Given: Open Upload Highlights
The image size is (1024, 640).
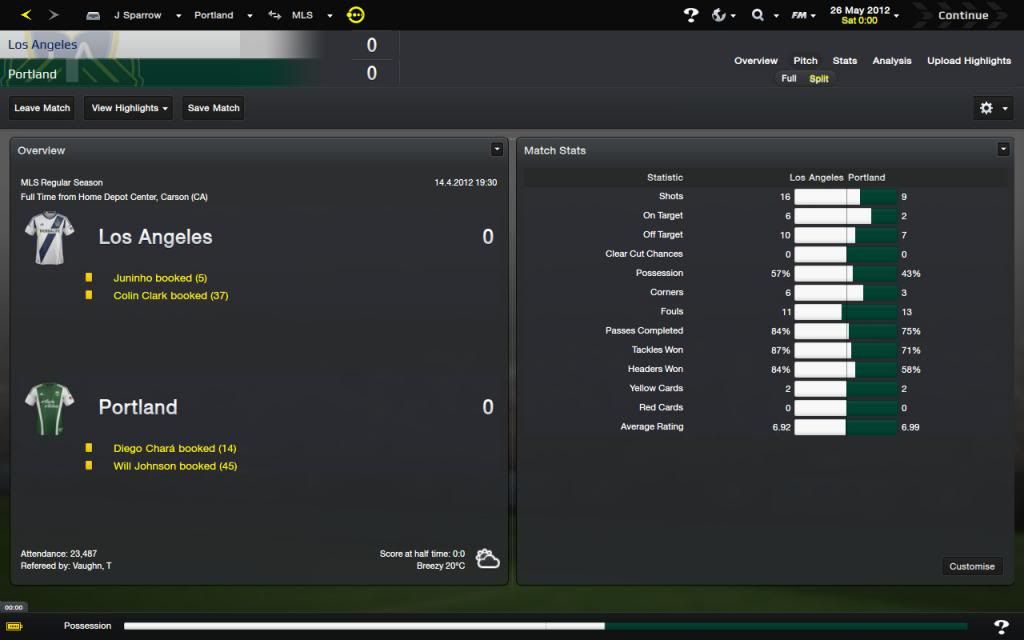Looking at the screenshot, I should [x=969, y=61].
